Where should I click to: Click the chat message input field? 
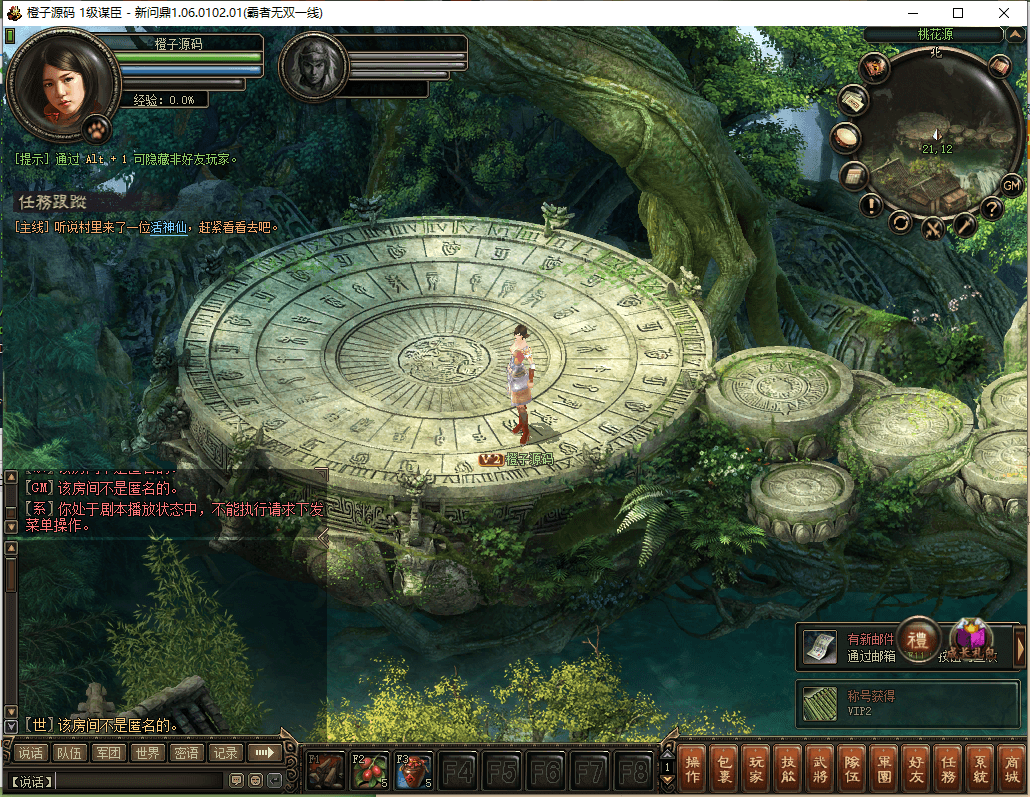pyautogui.click(x=138, y=780)
